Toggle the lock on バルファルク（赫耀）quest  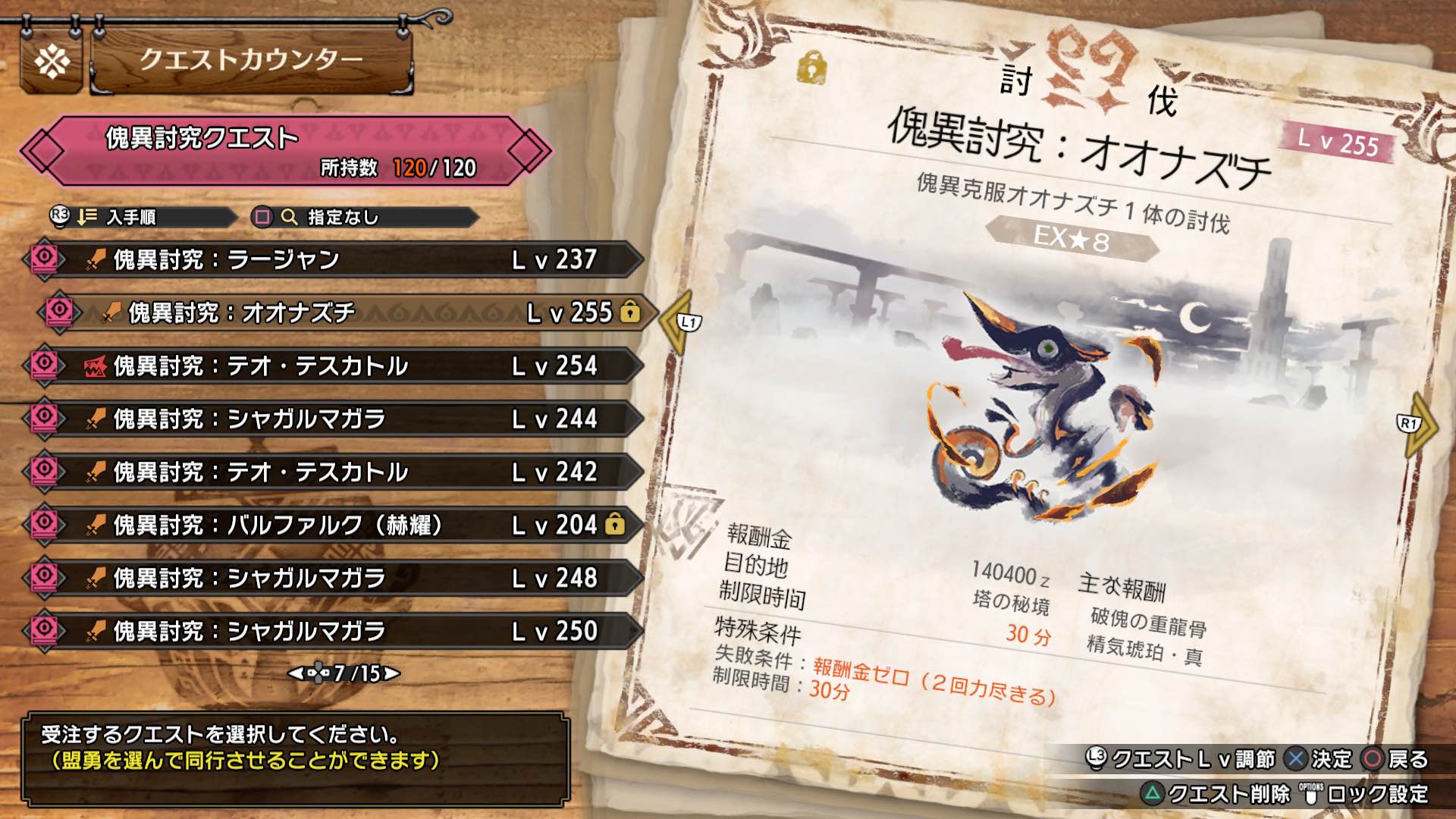[x=616, y=522]
